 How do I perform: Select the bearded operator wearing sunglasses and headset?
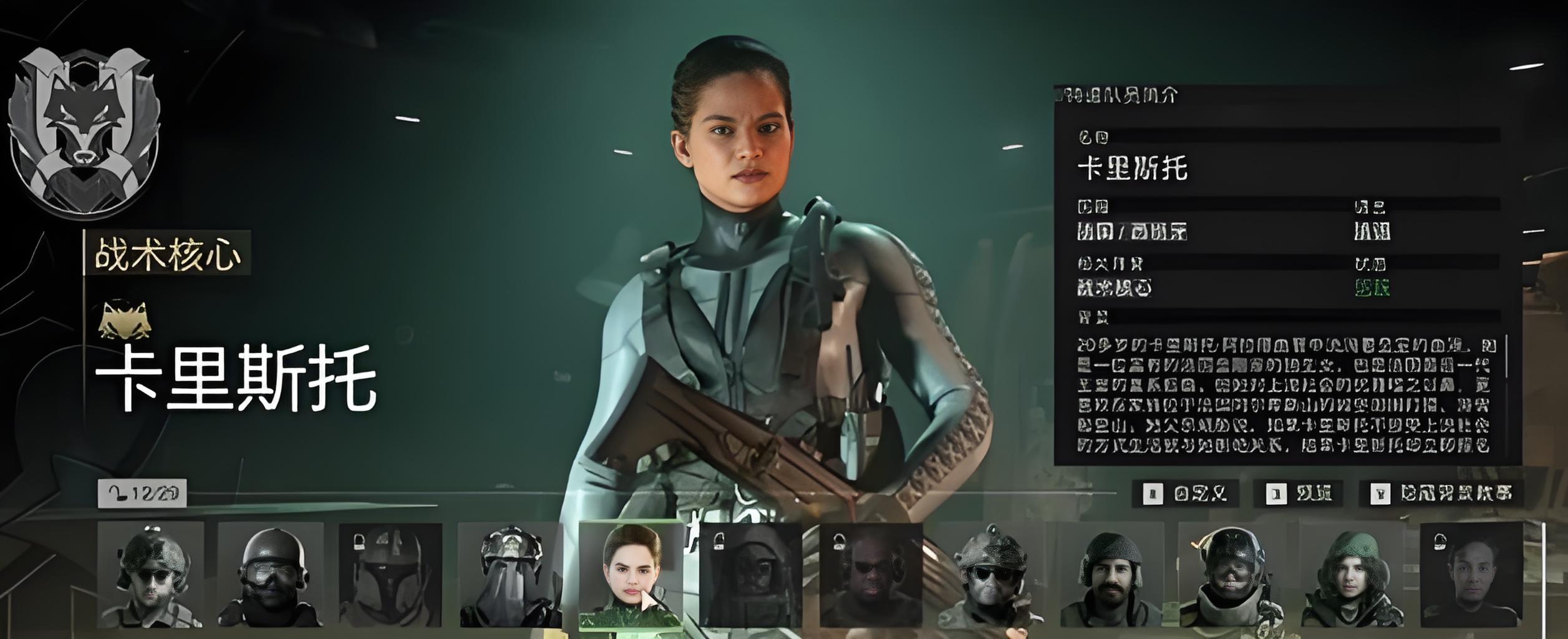(151, 575)
